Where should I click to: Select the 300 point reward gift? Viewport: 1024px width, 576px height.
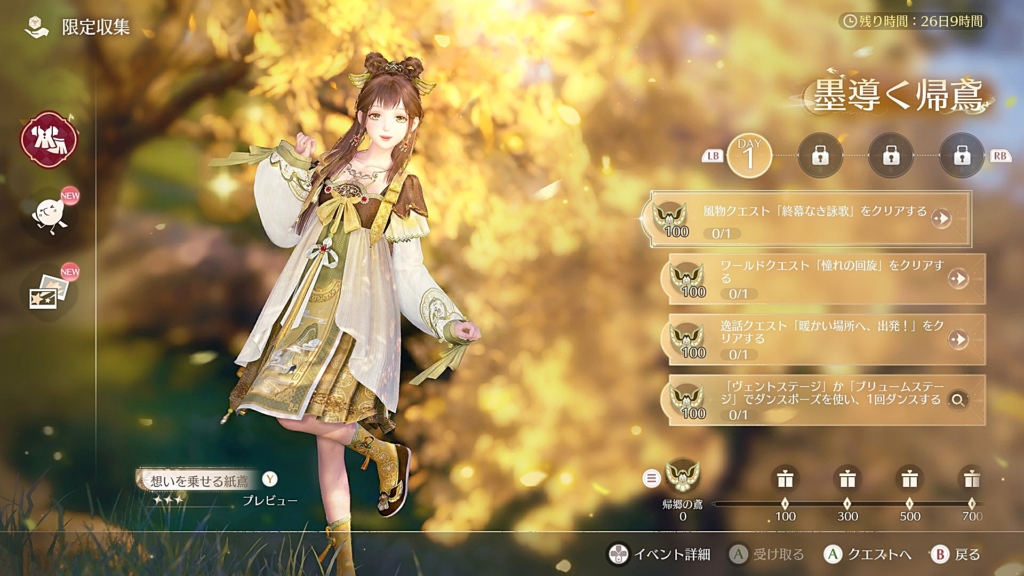847,478
